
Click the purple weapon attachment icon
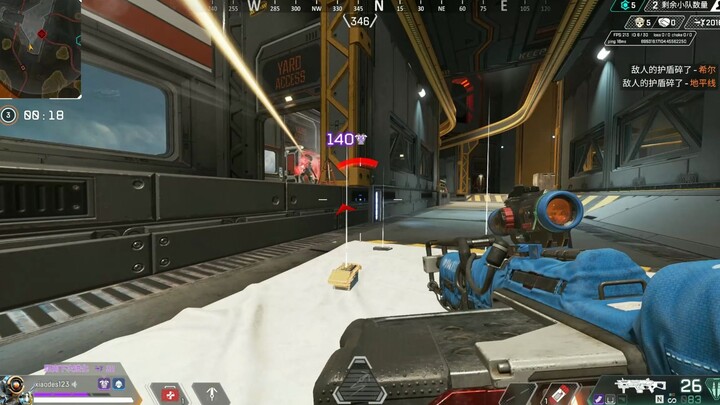597,398
